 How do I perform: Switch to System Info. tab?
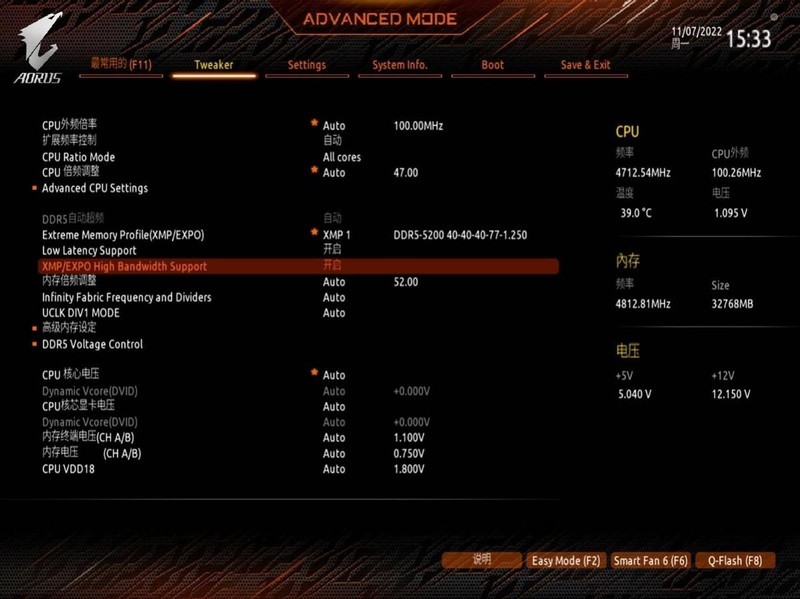pos(400,65)
